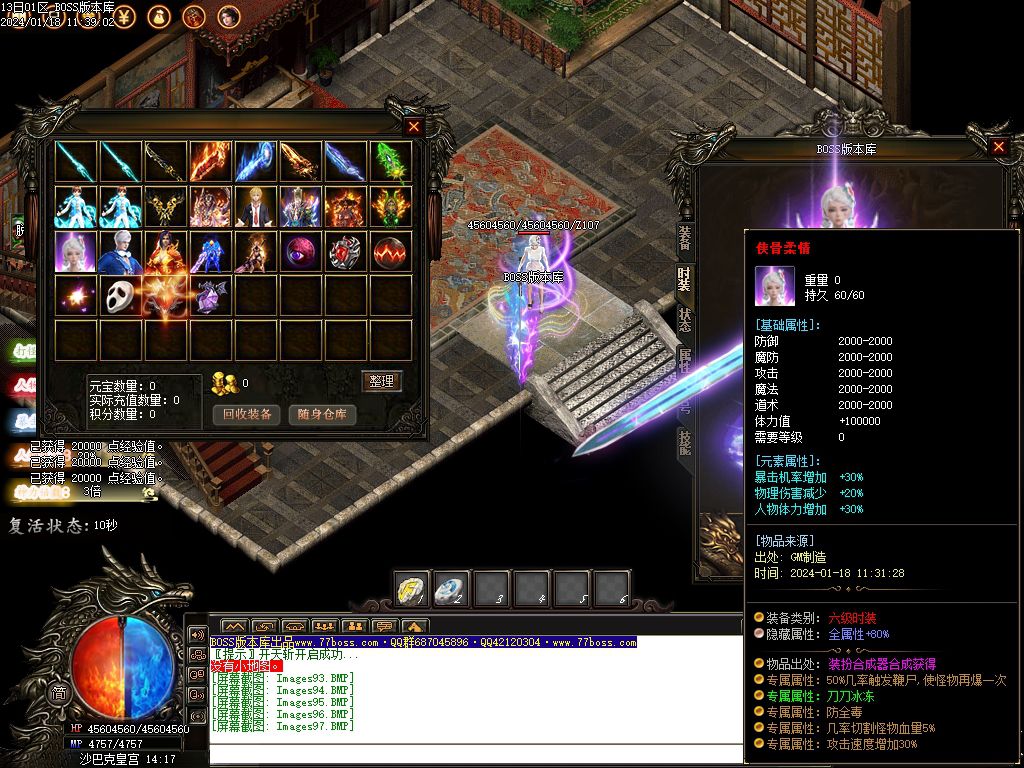Open the money bag icon menu
The width and height of the screenshot is (1024, 768).
coord(160,16)
